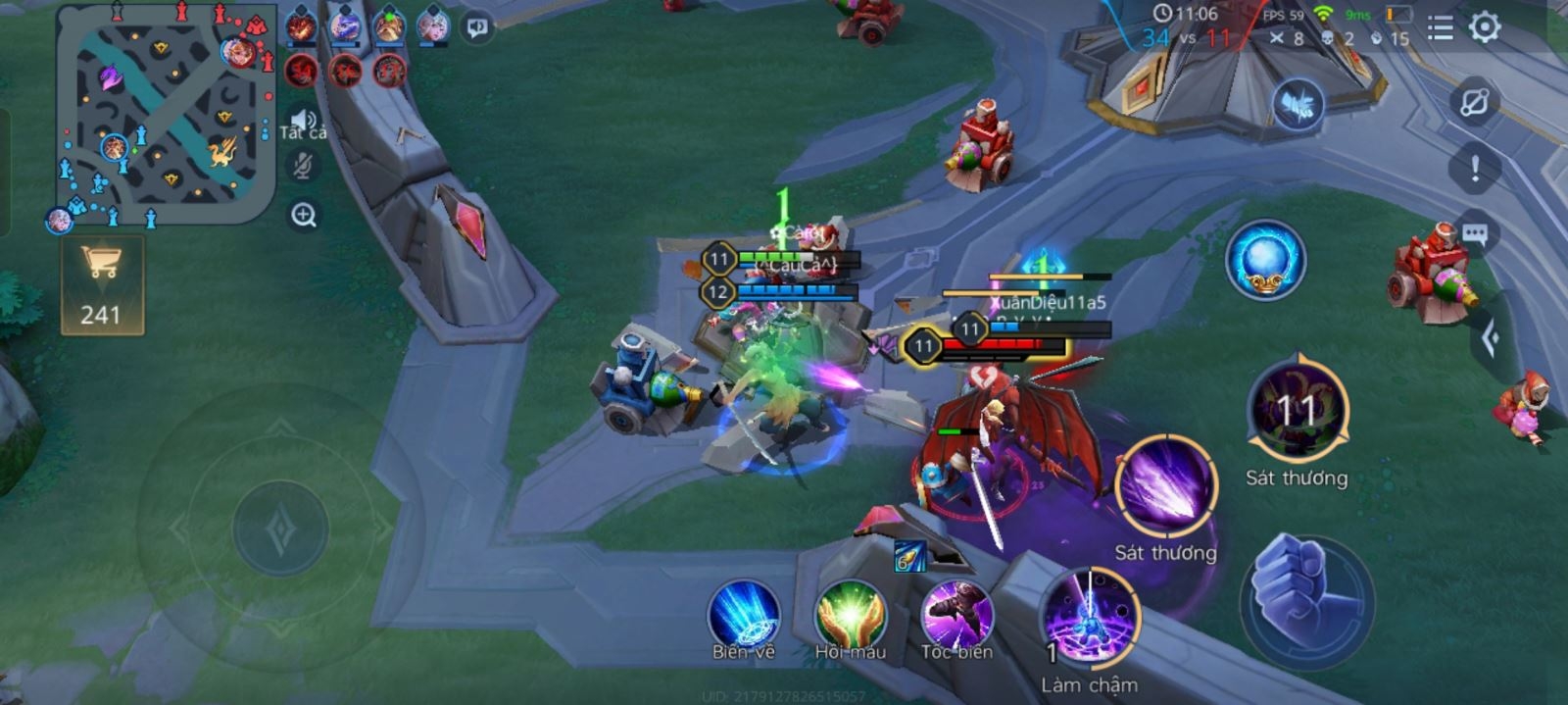Toggle the muted microphone icon
The height and width of the screenshot is (705, 1568).
(303, 167)
